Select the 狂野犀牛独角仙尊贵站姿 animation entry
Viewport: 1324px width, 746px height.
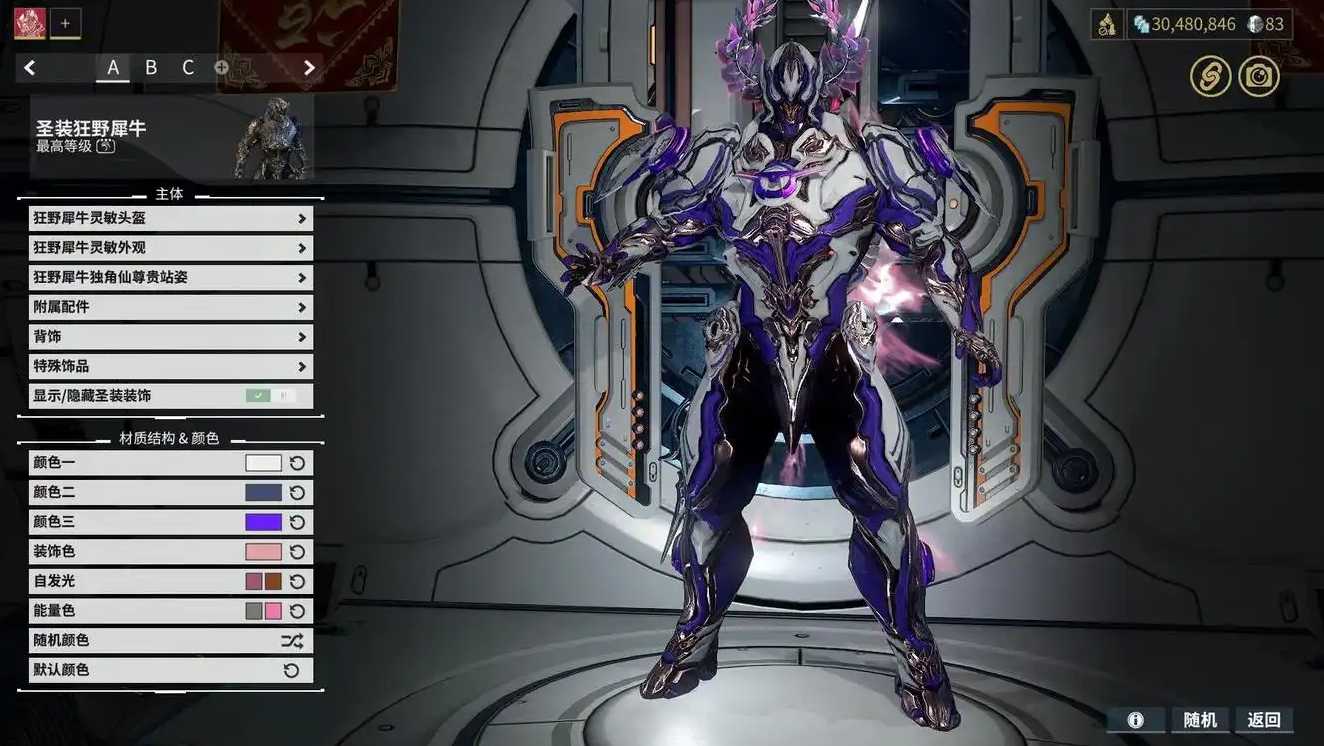[x=170, y=277]
